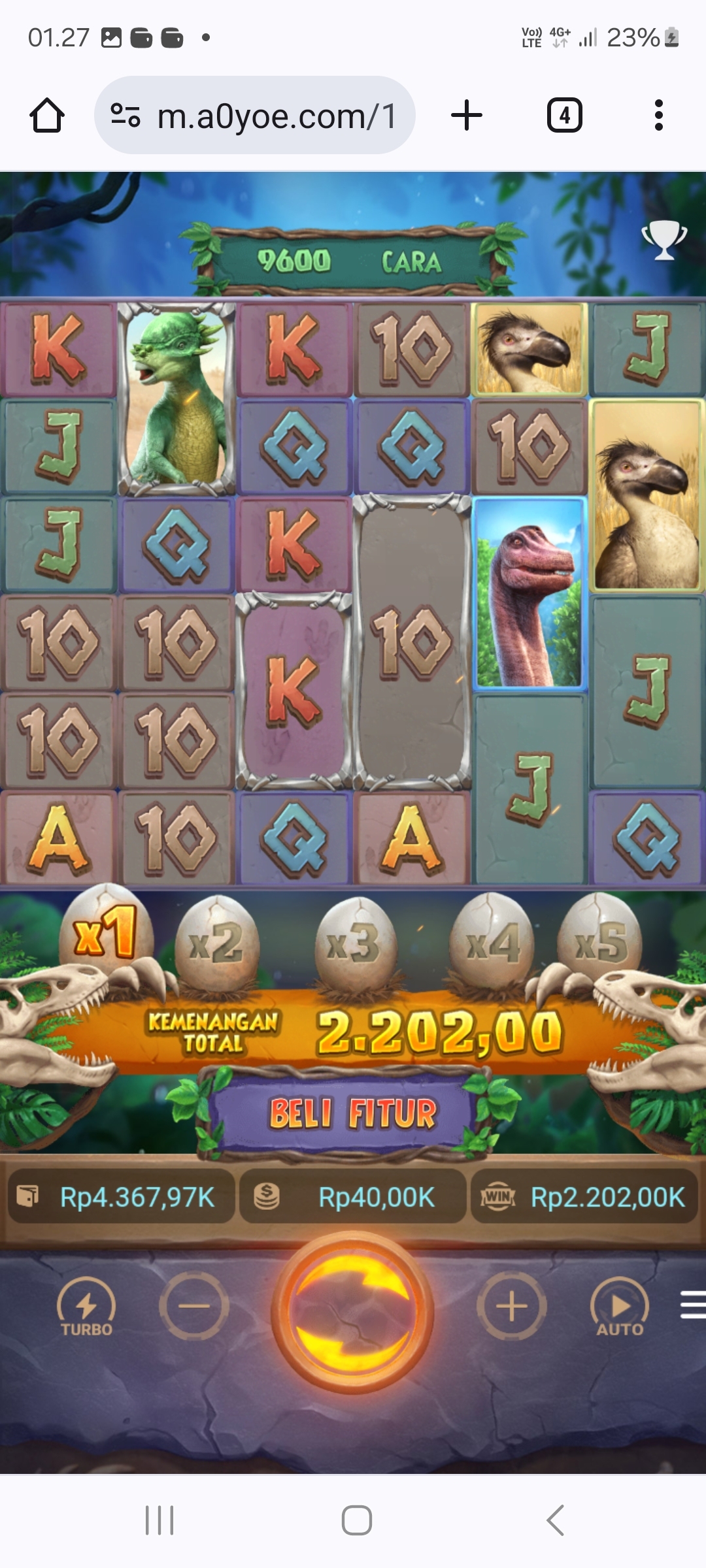Open a new browser tab

click(x=467, y=116)
